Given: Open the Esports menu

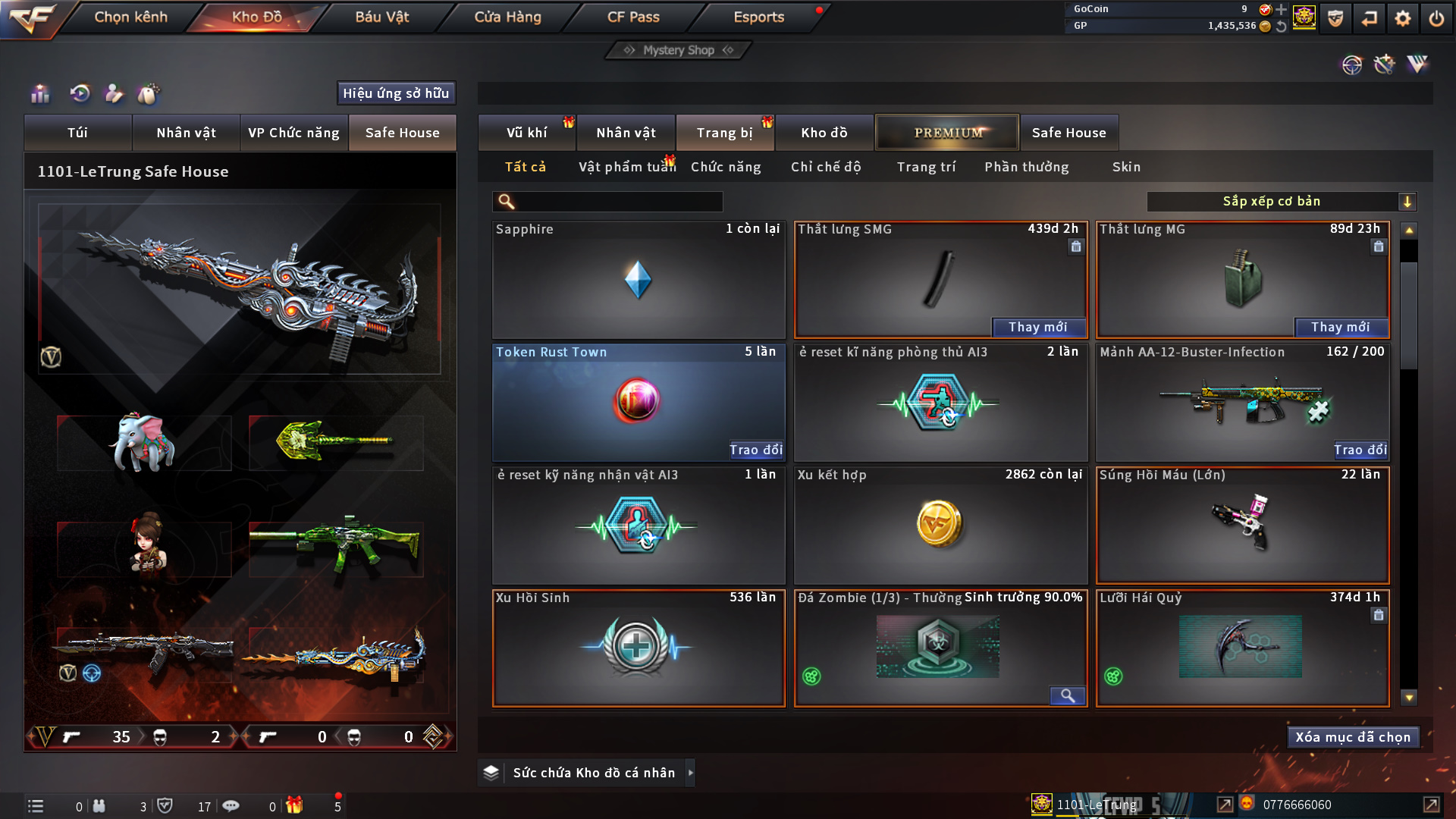Looking at the screenshot, I should (x=758, y=17).
